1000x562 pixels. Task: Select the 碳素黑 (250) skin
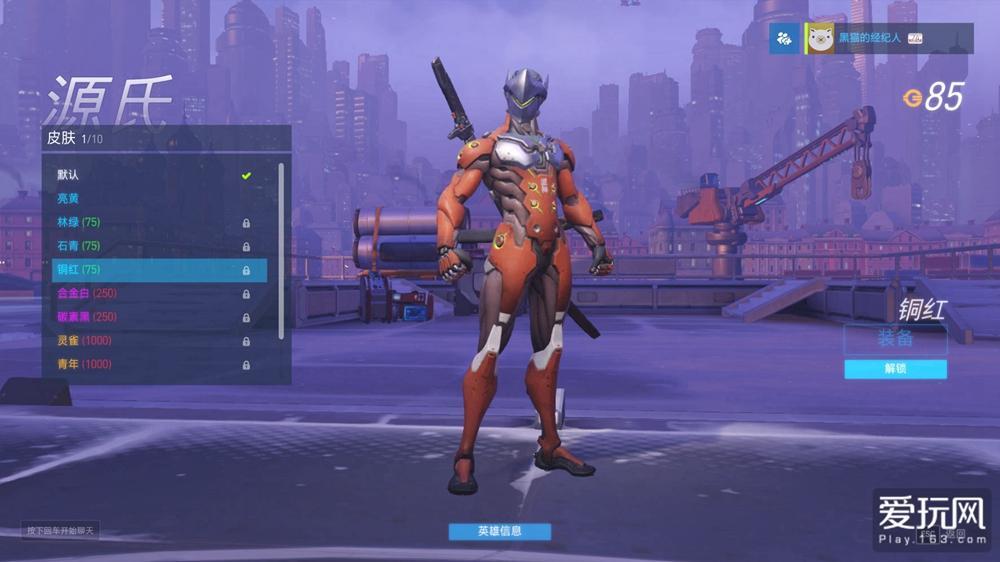[x=150, y=317]
